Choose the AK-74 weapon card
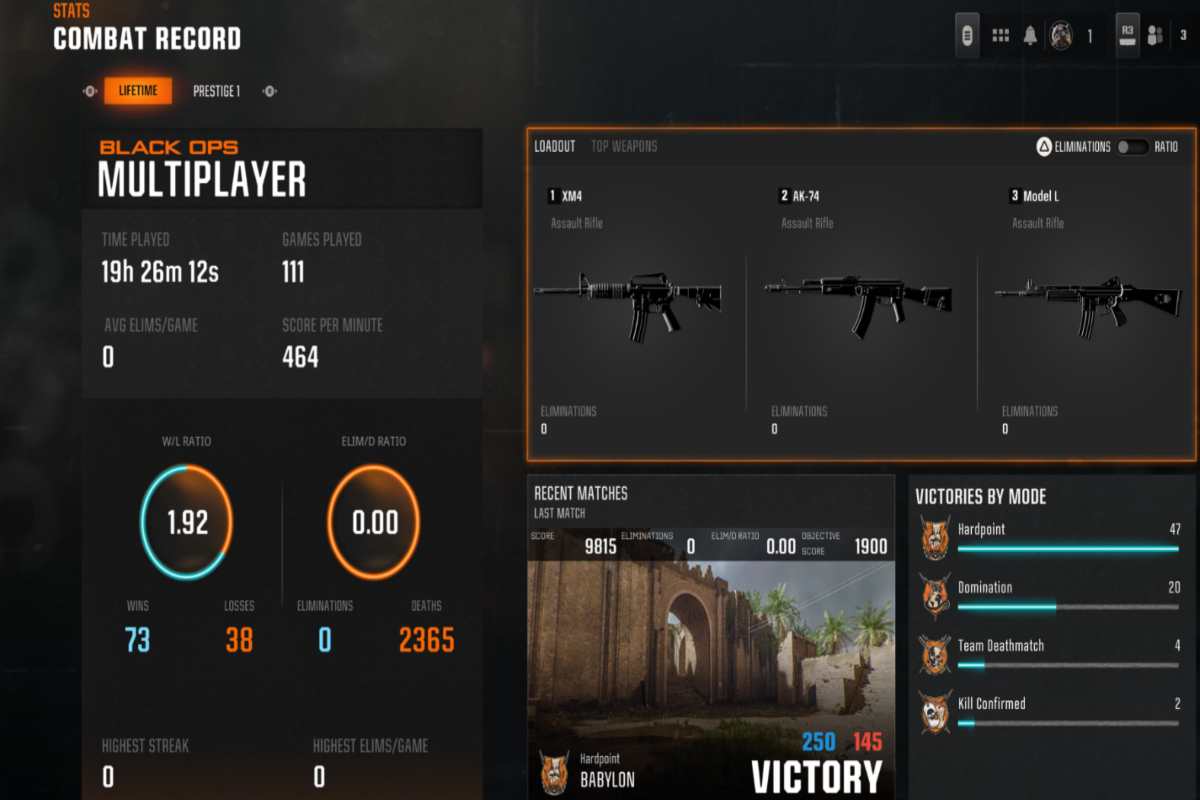Image resolution: width=1200 pixels, height=800 pixels. 860,300
